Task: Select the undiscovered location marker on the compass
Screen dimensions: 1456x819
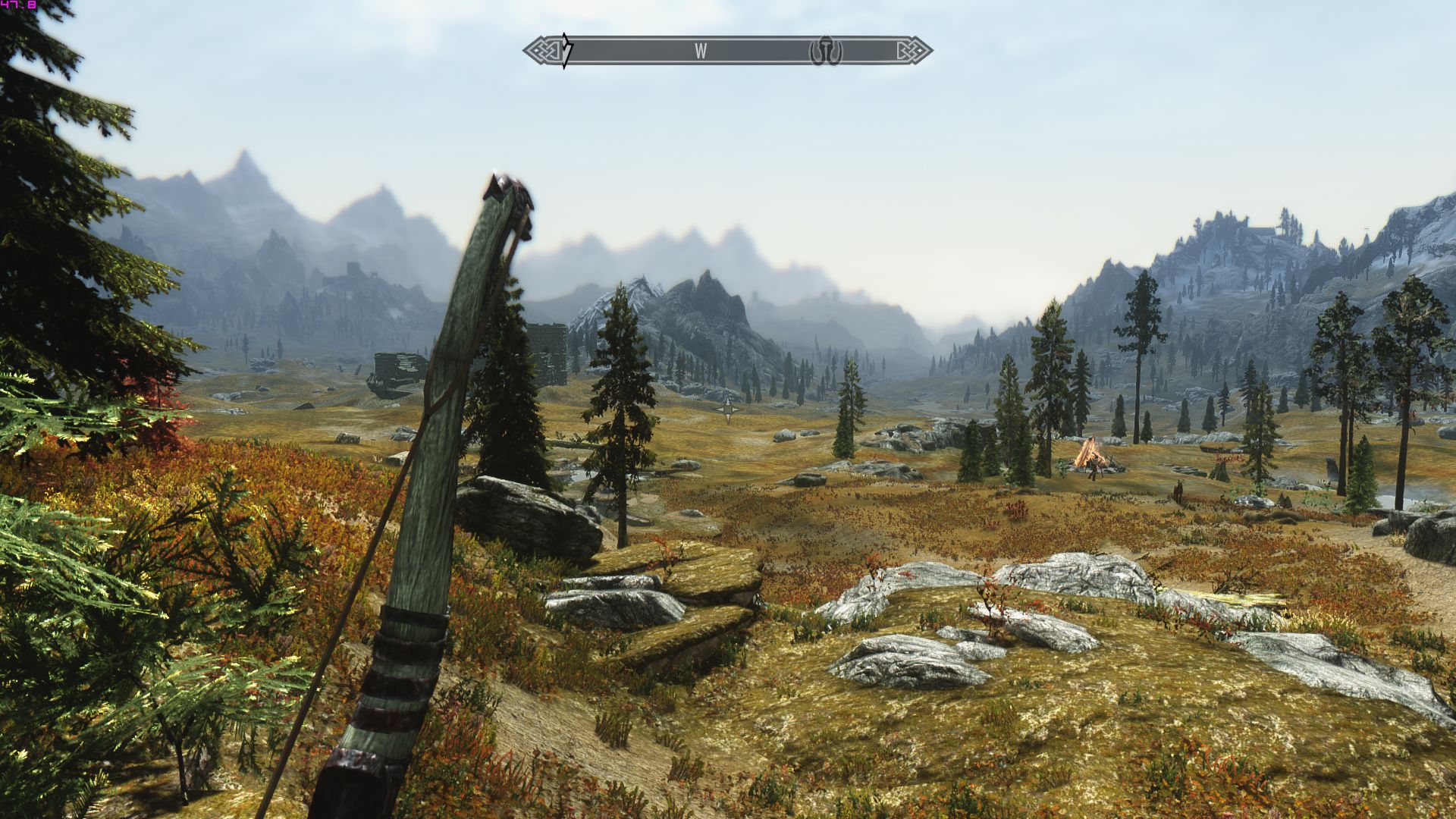Action: tap(825, 51)
